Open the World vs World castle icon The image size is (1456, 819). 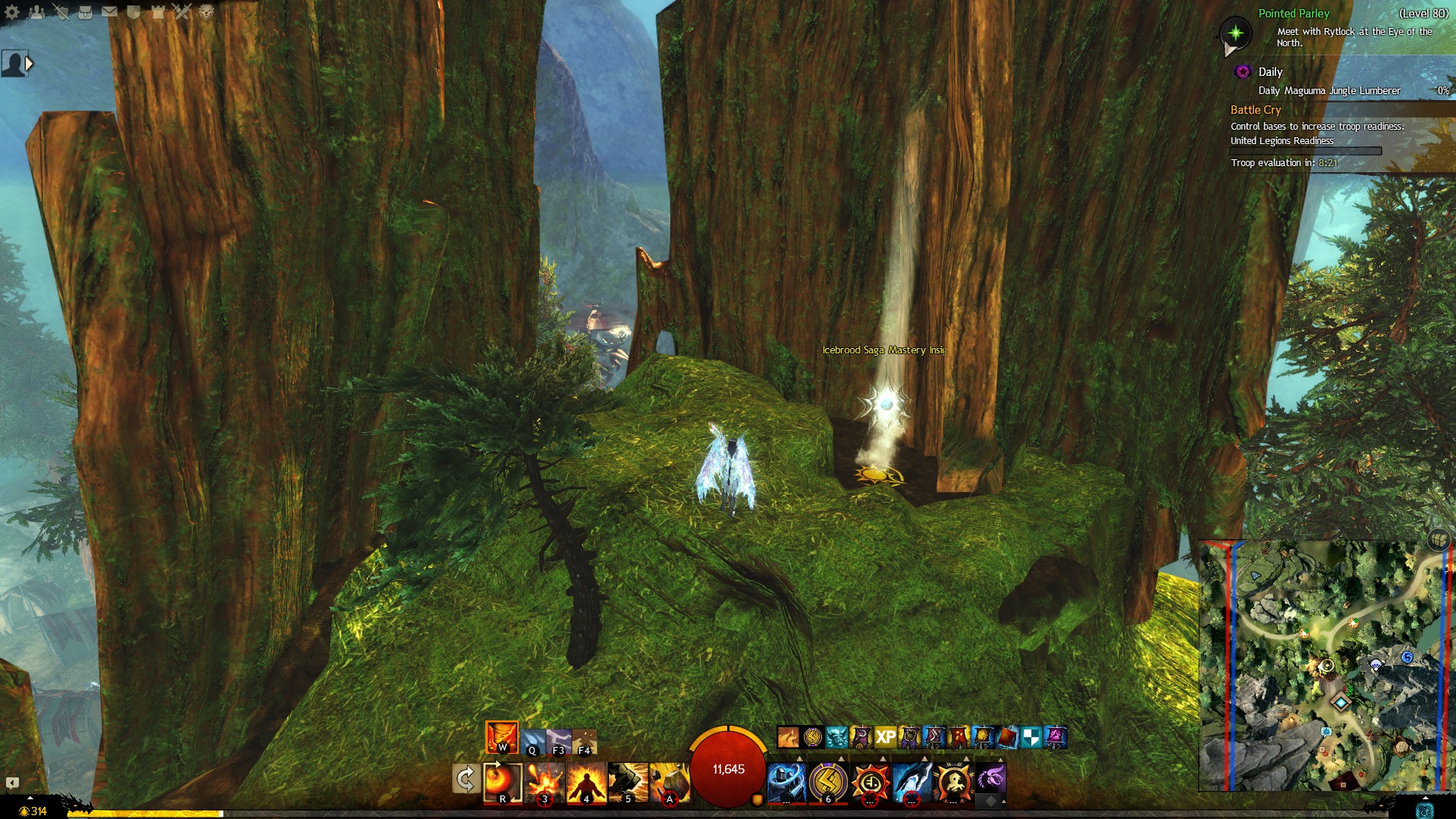(158, 11)
